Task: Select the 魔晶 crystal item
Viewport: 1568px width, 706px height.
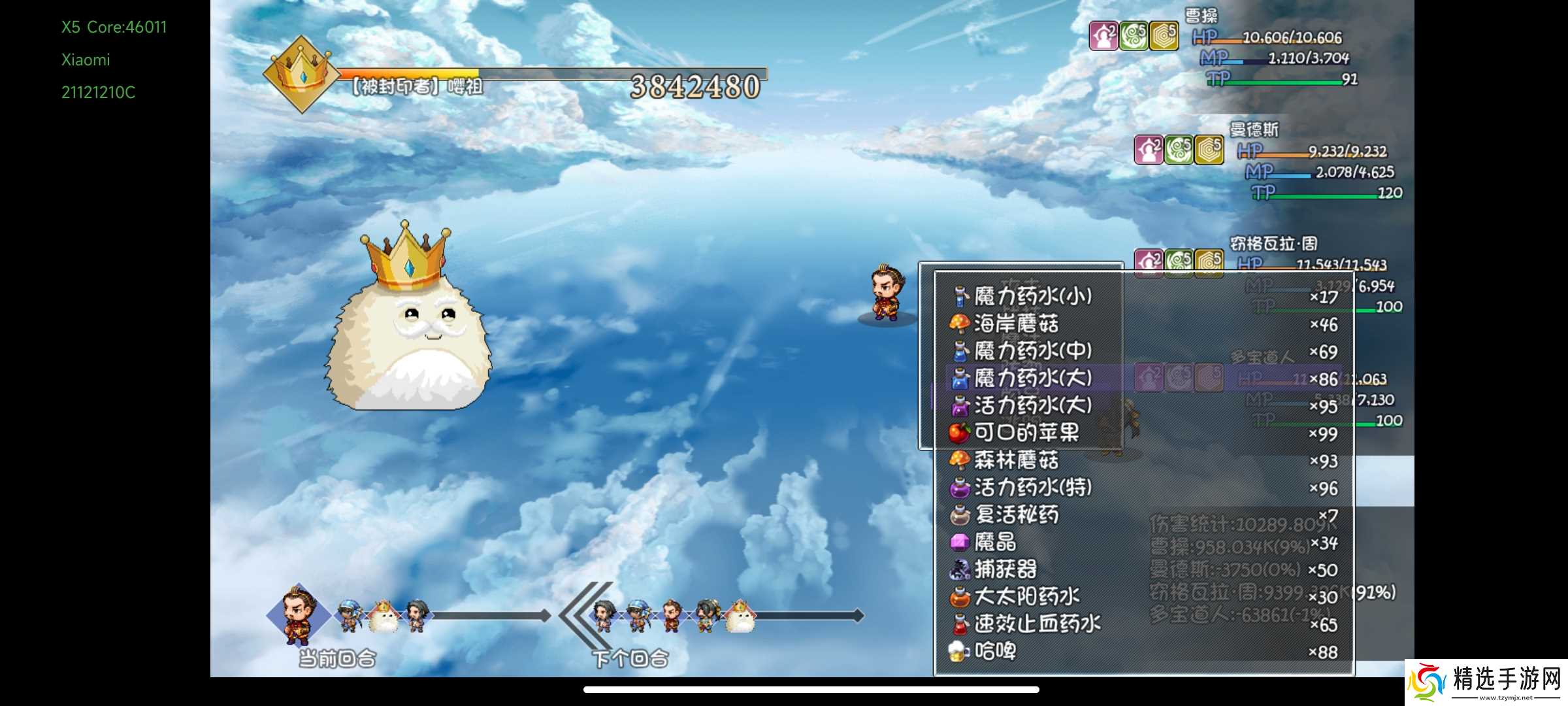Action: (994, 543)
